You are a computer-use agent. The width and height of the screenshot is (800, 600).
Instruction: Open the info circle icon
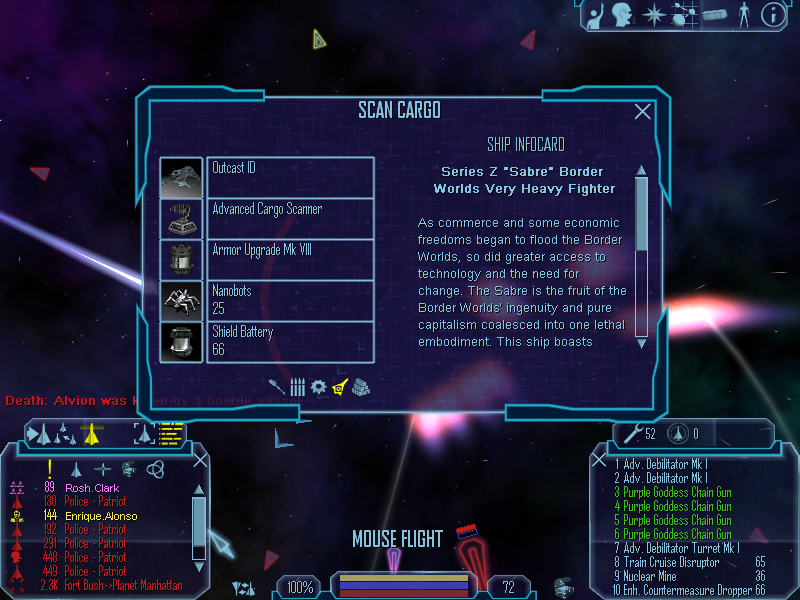772,15
